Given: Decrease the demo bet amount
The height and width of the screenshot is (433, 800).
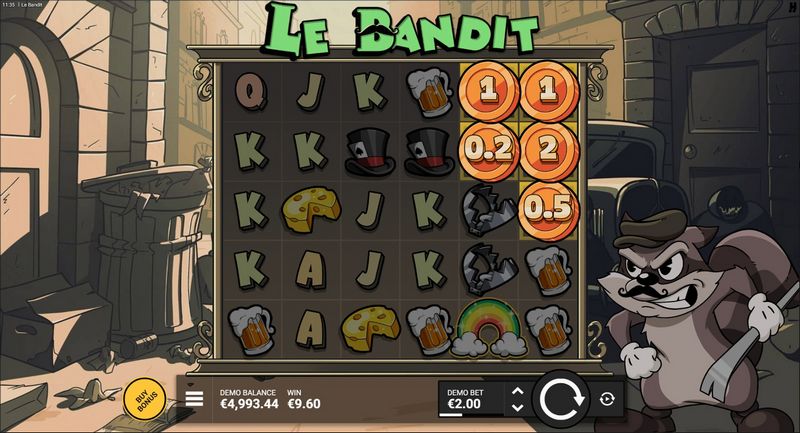Looking at the screenshot, I should click(x=517, y=408).
